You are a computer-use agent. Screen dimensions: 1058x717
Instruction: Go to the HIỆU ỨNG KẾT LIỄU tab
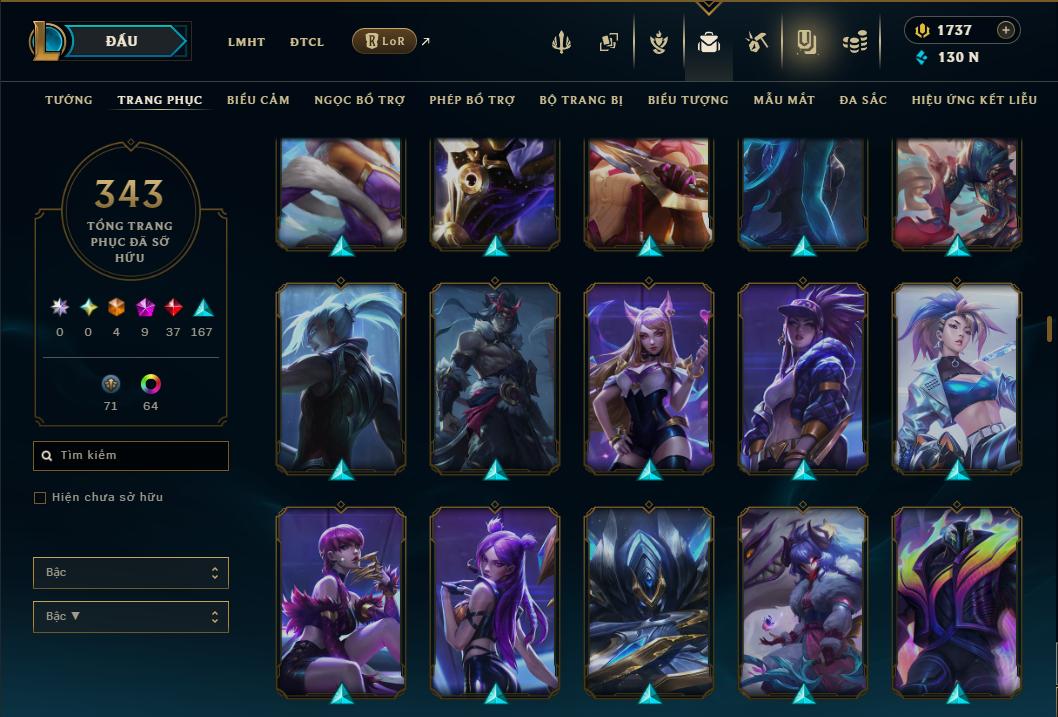[x=974, y=100]
